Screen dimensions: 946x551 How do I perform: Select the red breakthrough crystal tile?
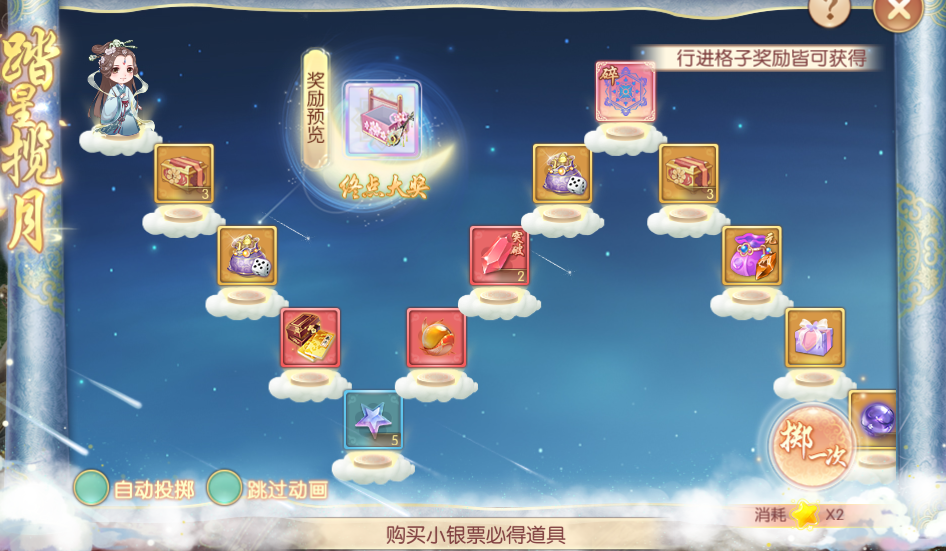(x=499, y=256)
